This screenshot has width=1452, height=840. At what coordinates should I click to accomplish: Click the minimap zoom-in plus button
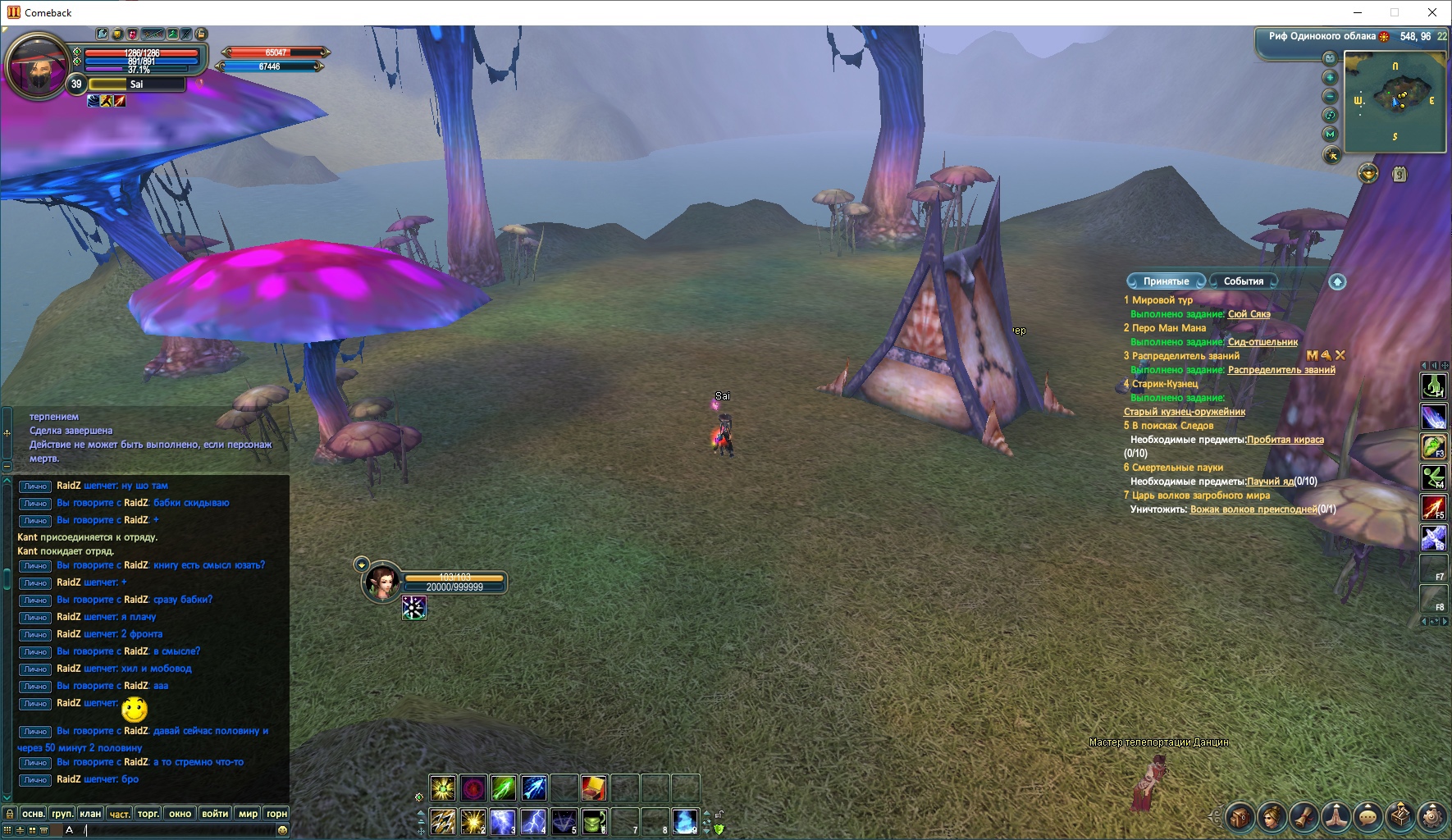pos(1330,77)
